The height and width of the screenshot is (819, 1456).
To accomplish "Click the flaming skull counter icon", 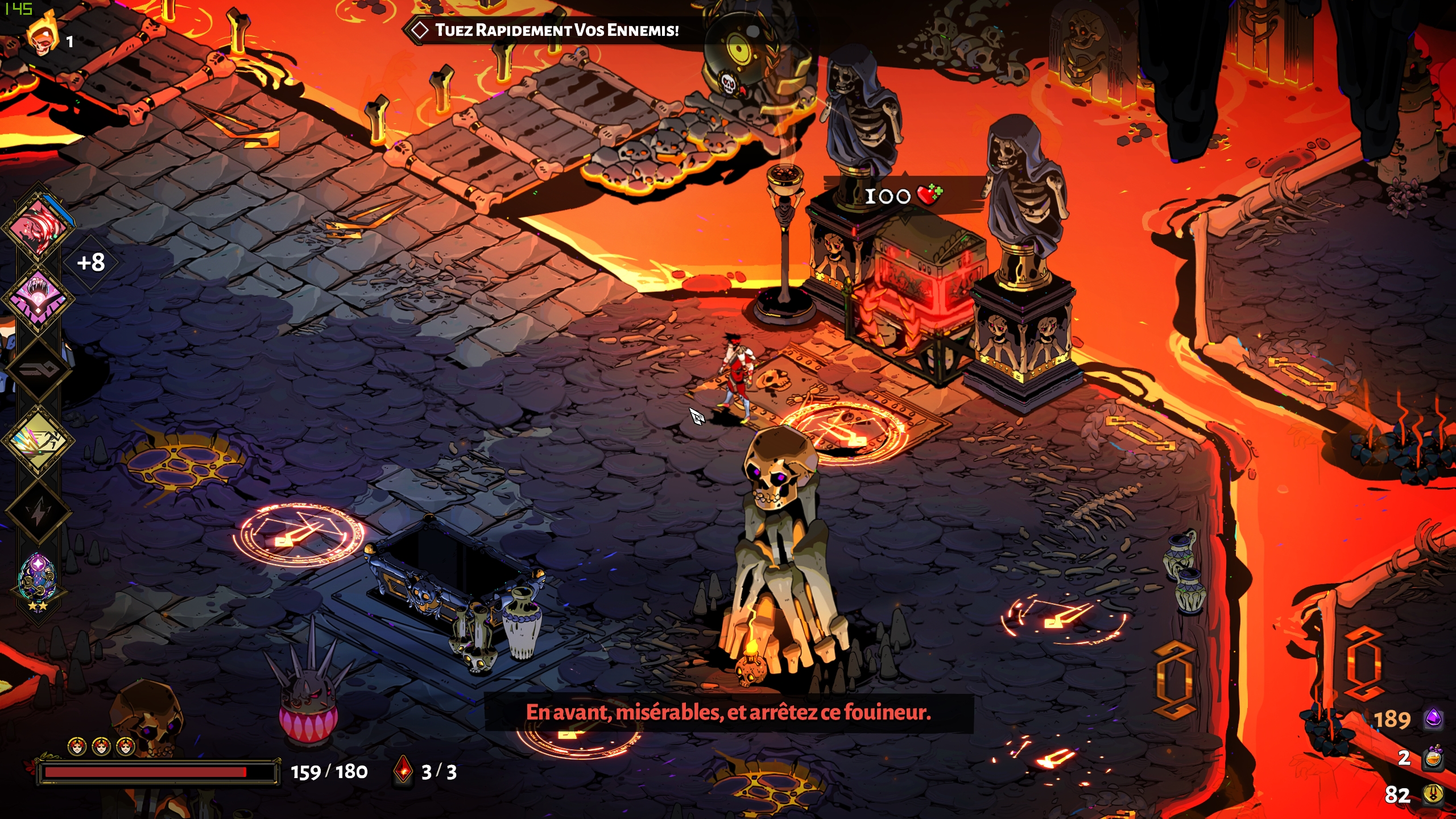I will click(x=43, y=38).
